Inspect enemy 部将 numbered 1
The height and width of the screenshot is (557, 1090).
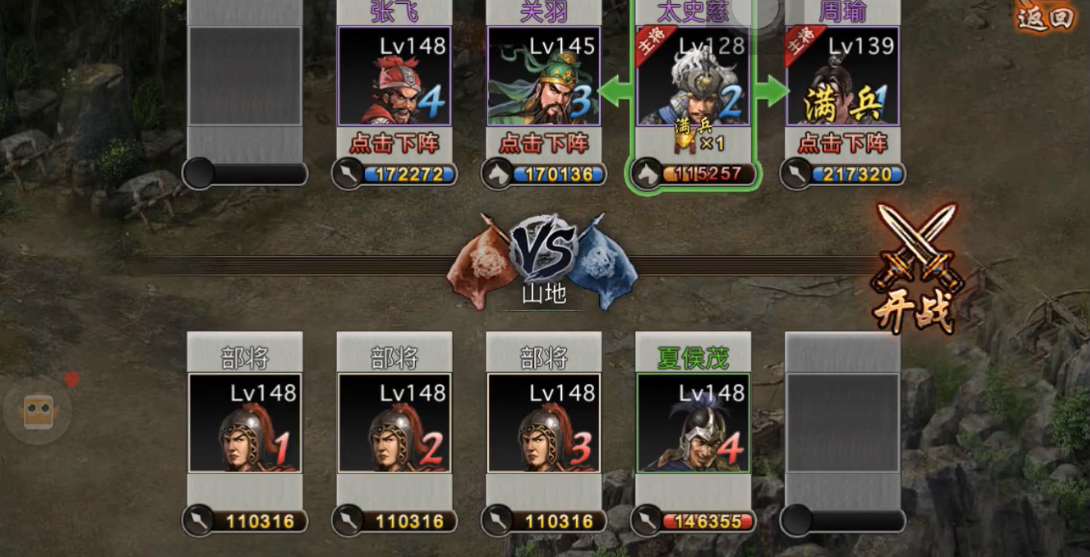click(x=245, y=422)
